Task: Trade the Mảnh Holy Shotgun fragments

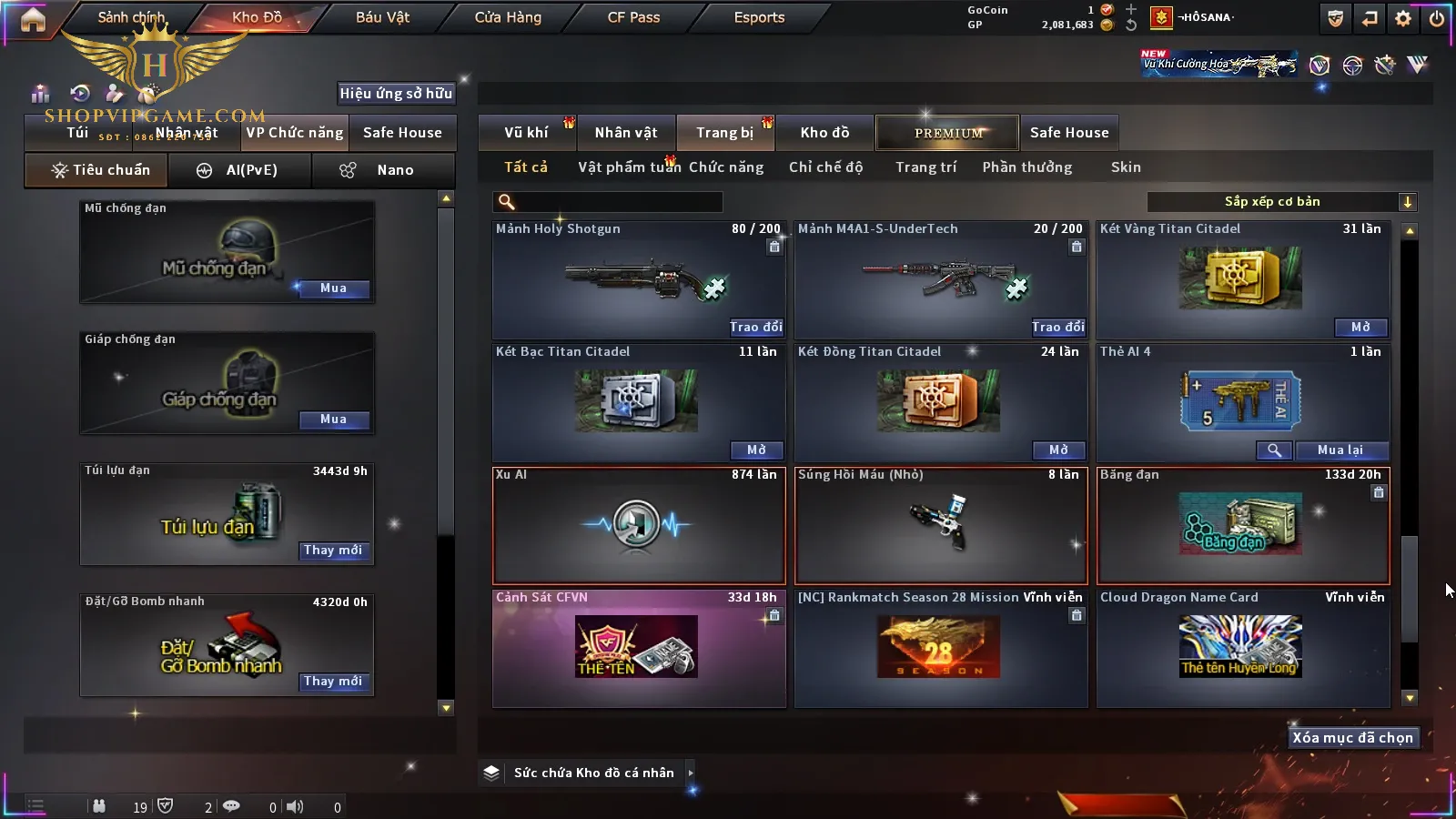Action: [755, 328]
